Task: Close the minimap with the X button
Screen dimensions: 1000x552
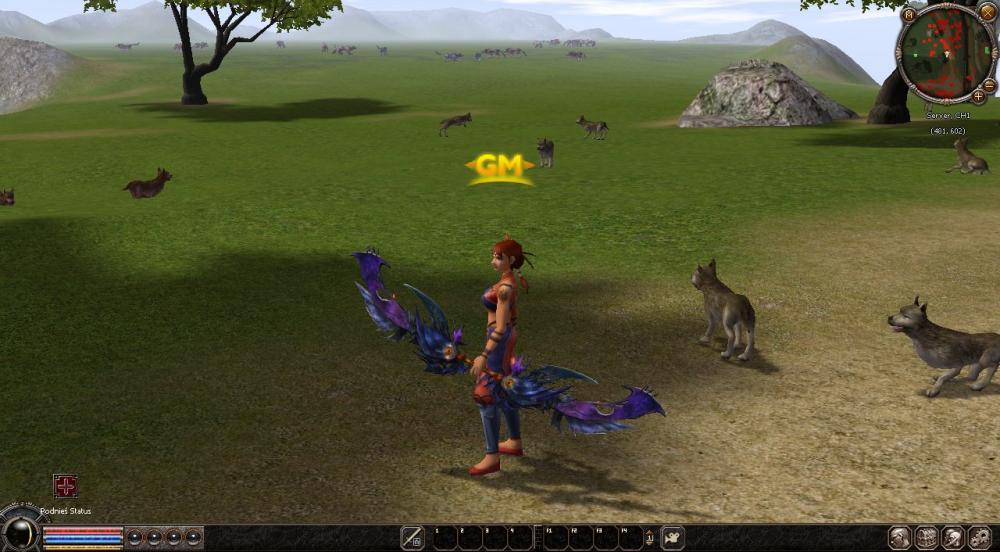Action: pos(987,12)
